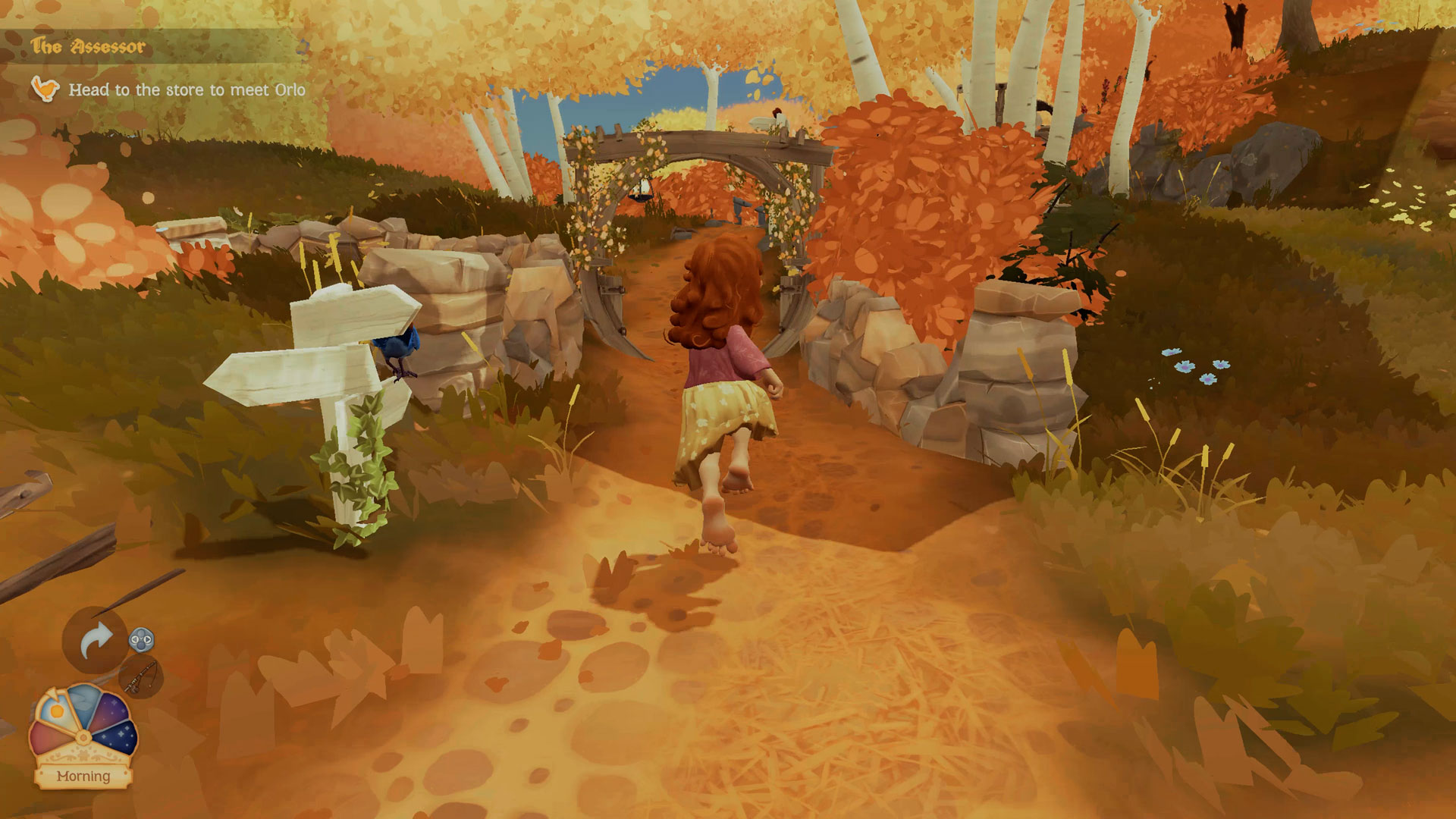The image size is (1456, 819).
Task: Click the center pivot of the day-cycle dial
Action: click(x=83, y=737)
